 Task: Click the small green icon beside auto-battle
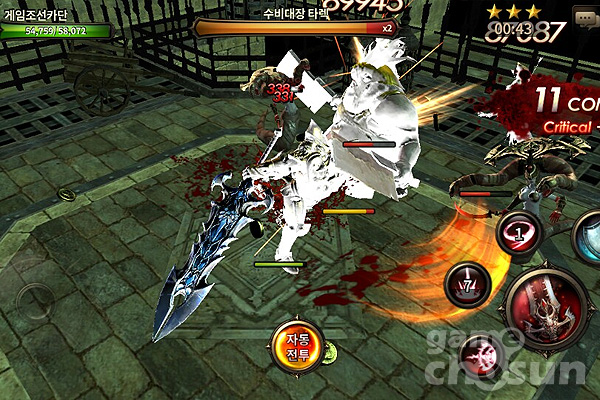coord(328,354)
